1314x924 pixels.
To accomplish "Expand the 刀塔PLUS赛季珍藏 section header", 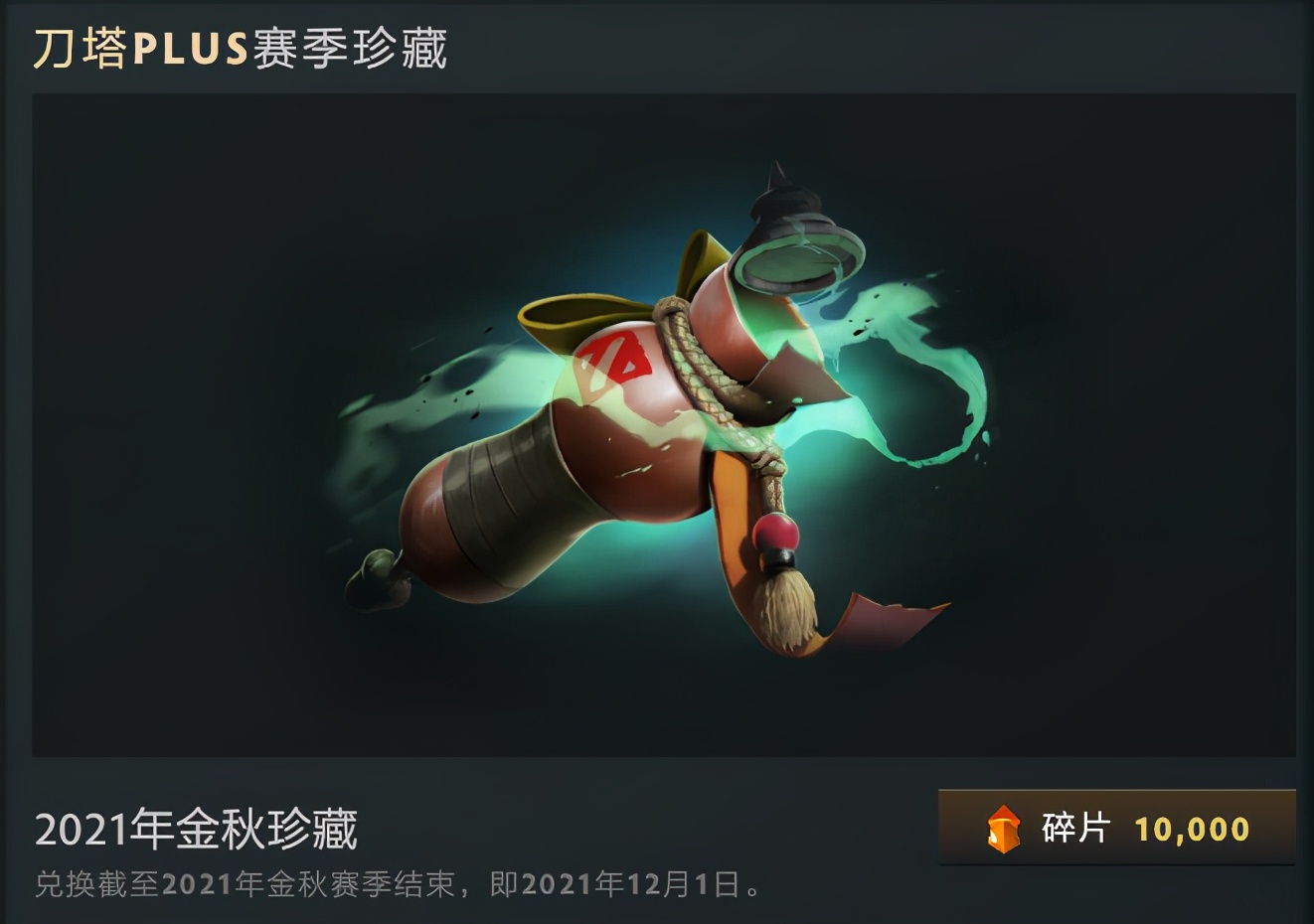I will 244,48.
